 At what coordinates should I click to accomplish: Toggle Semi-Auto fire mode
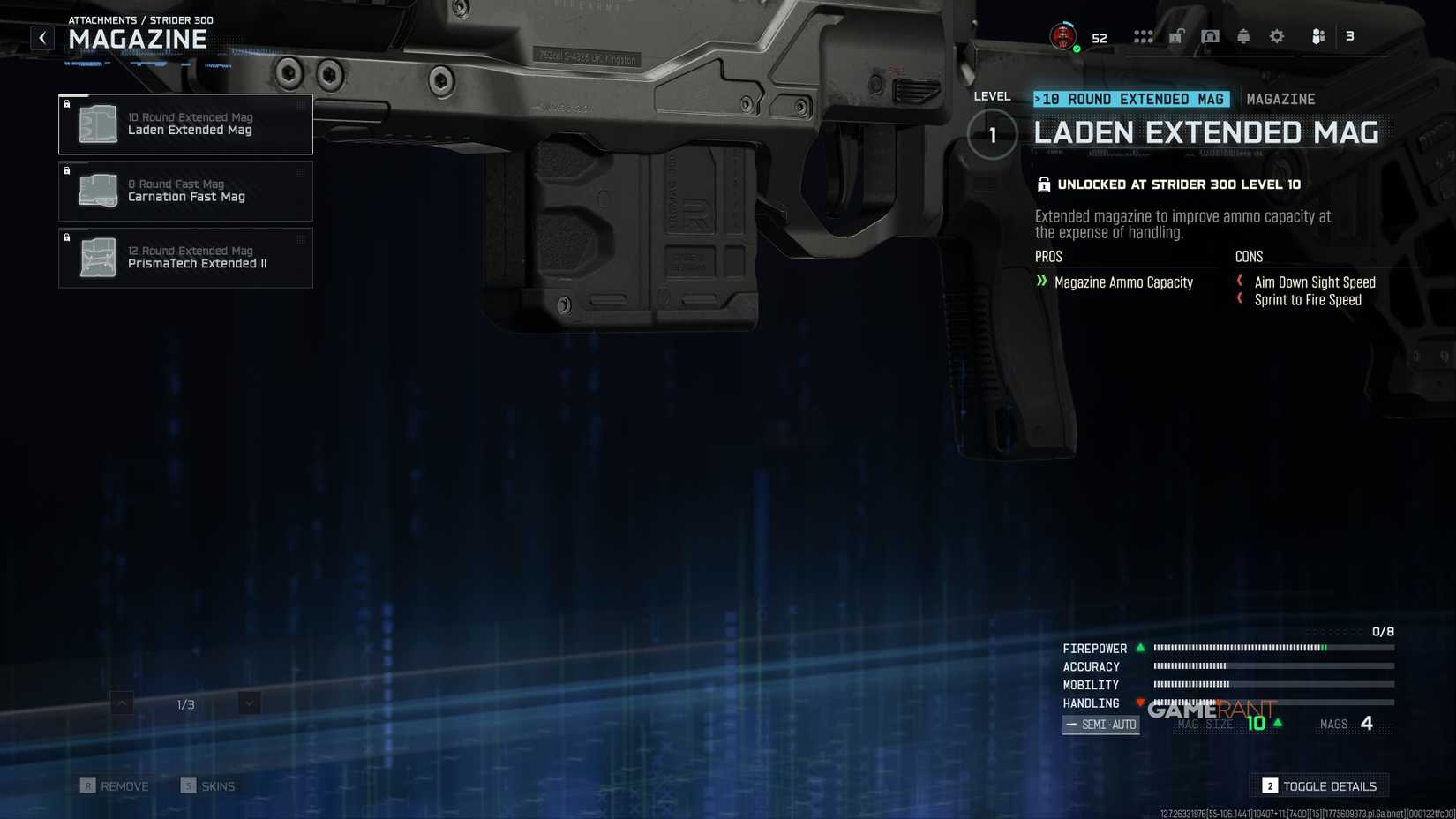tap(1100, 724)
